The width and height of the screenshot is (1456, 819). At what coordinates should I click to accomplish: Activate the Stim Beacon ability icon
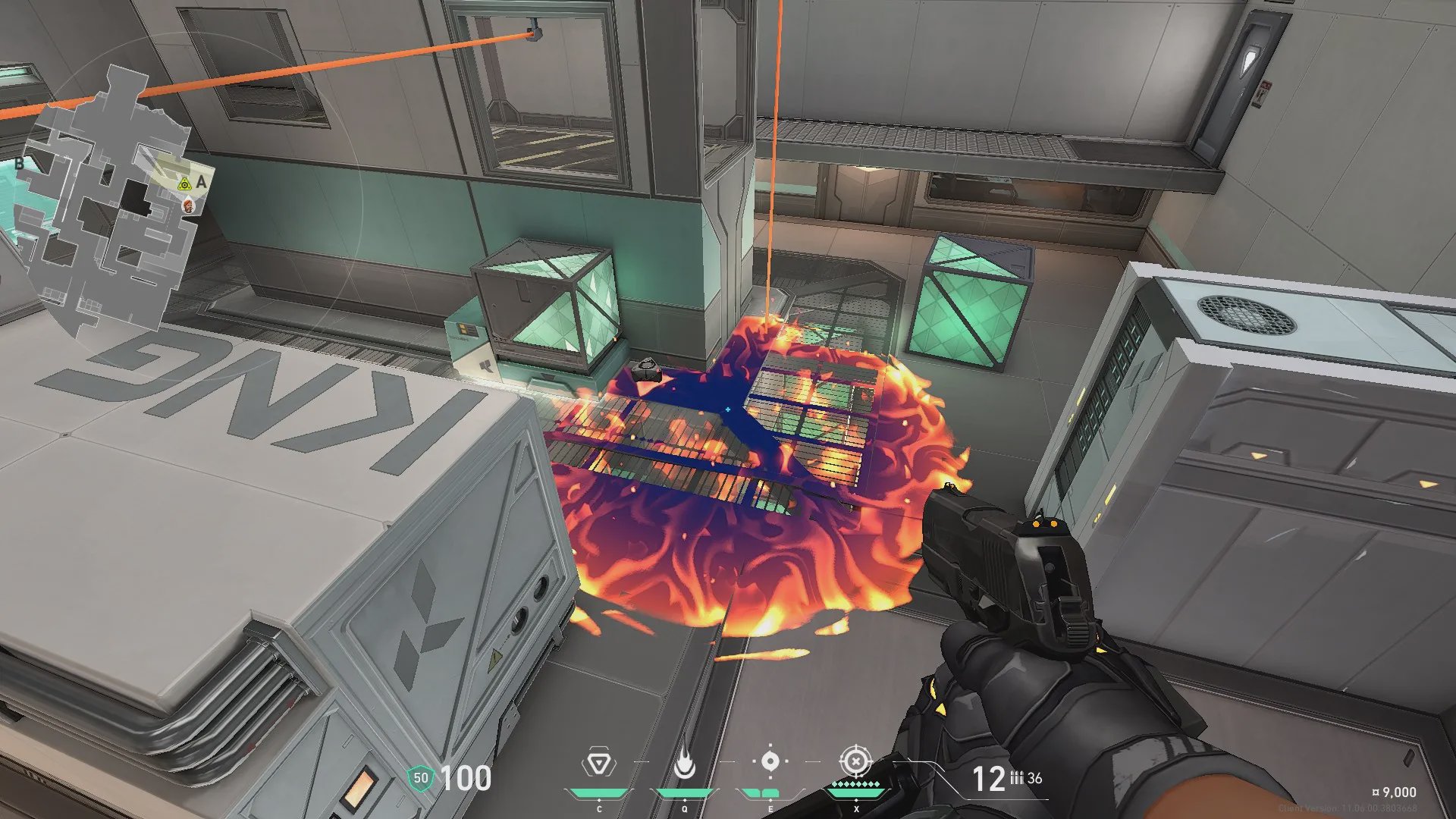click(x=599, y=763)
